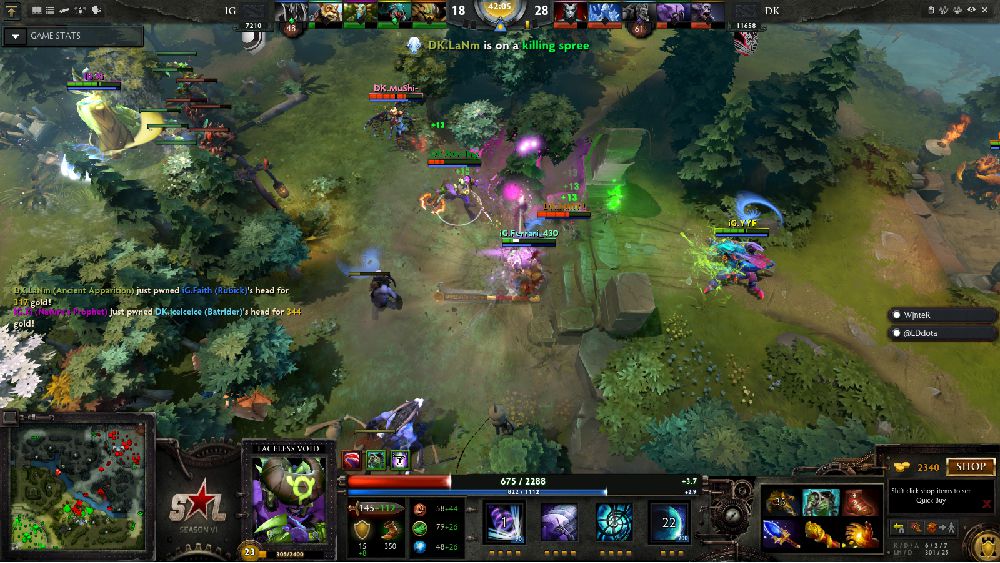Activate the Time Walk ability
Screen dimensions: 1000x563
(504, 522)
